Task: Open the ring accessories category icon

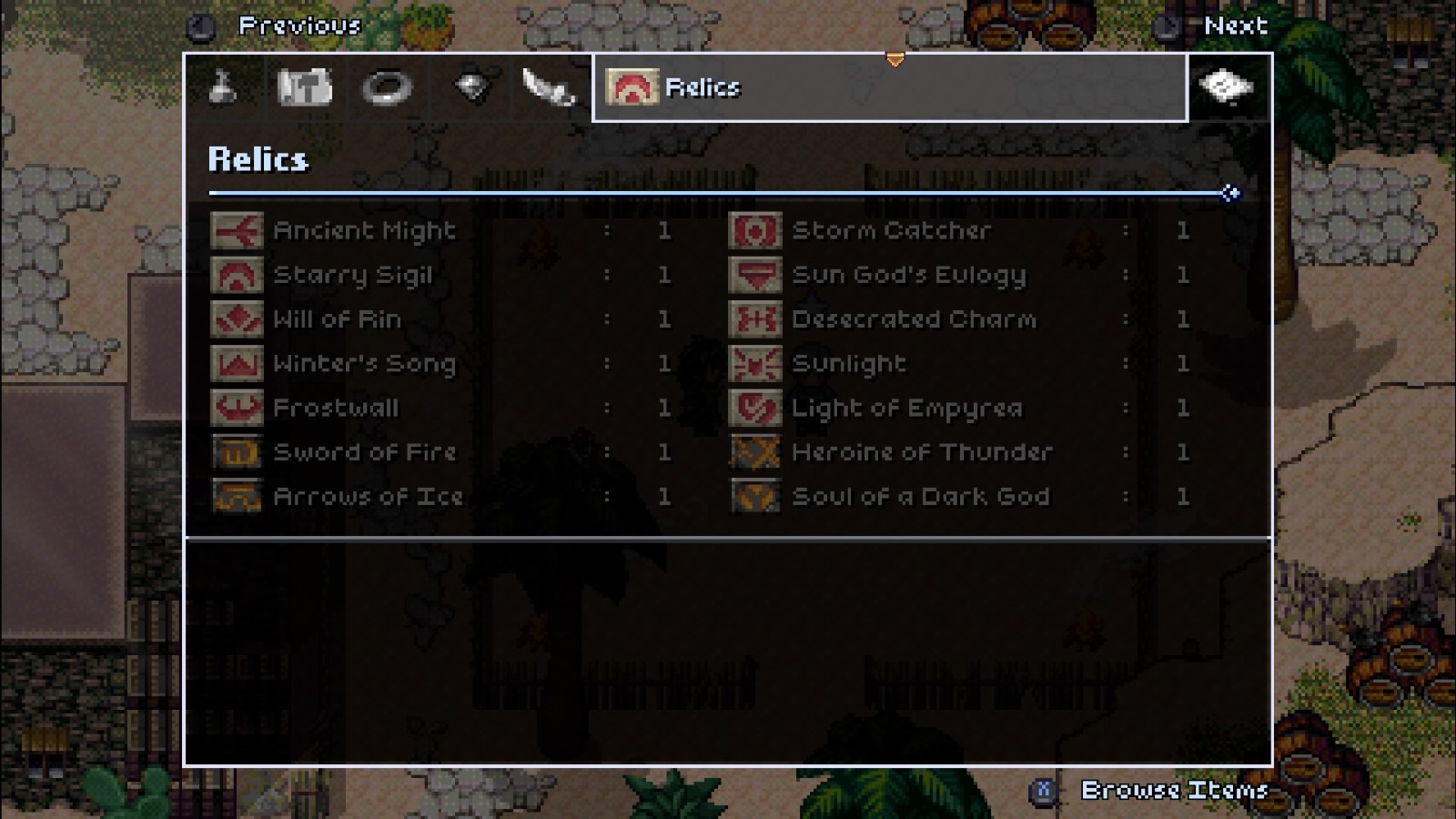Action: pos(388,88)
